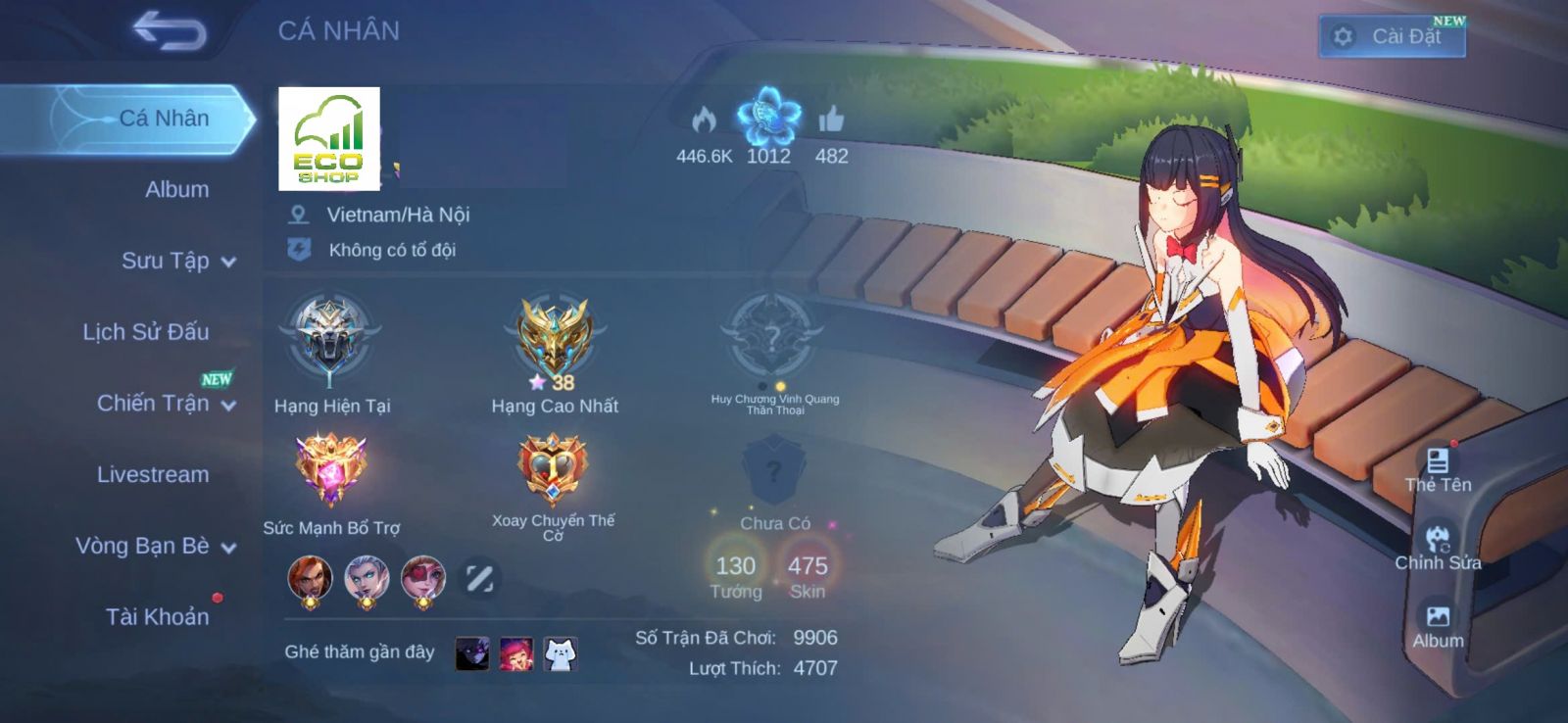Screen dimensions: 1568x723
Task: Open Lịch Sử Đấu match history
Action: (x=145, y=332)
